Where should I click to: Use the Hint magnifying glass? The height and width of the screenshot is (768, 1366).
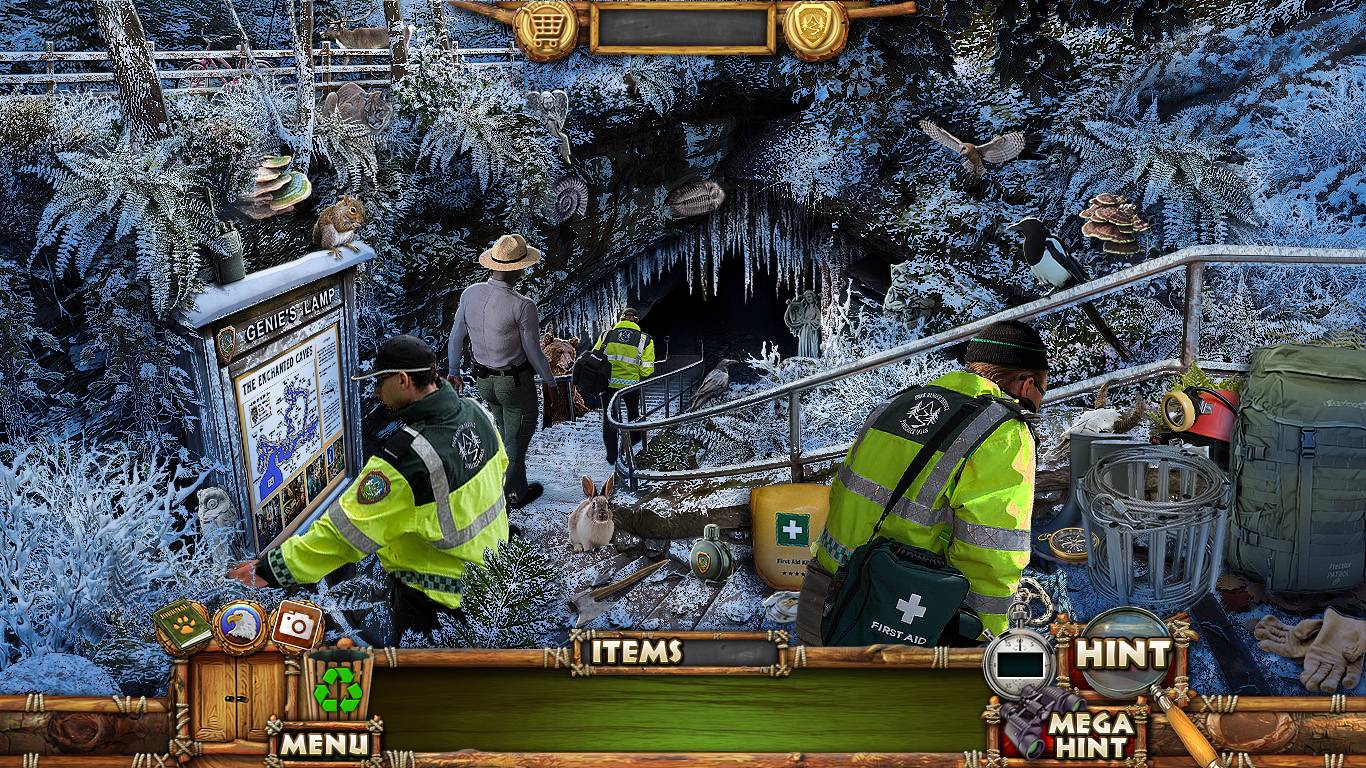[x=1124, y=655]
